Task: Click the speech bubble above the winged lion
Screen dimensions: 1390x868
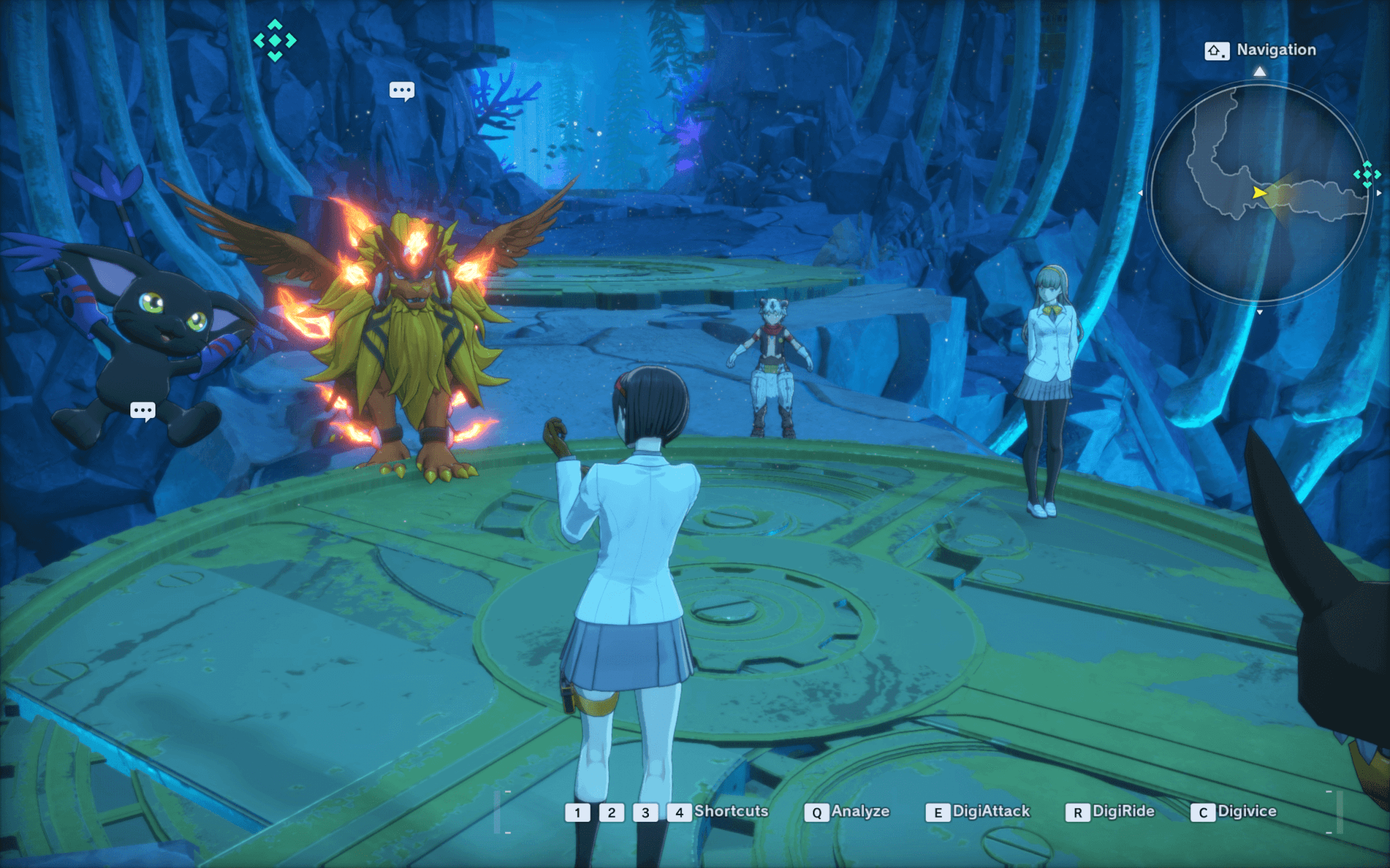Action: tap(402, 90)
